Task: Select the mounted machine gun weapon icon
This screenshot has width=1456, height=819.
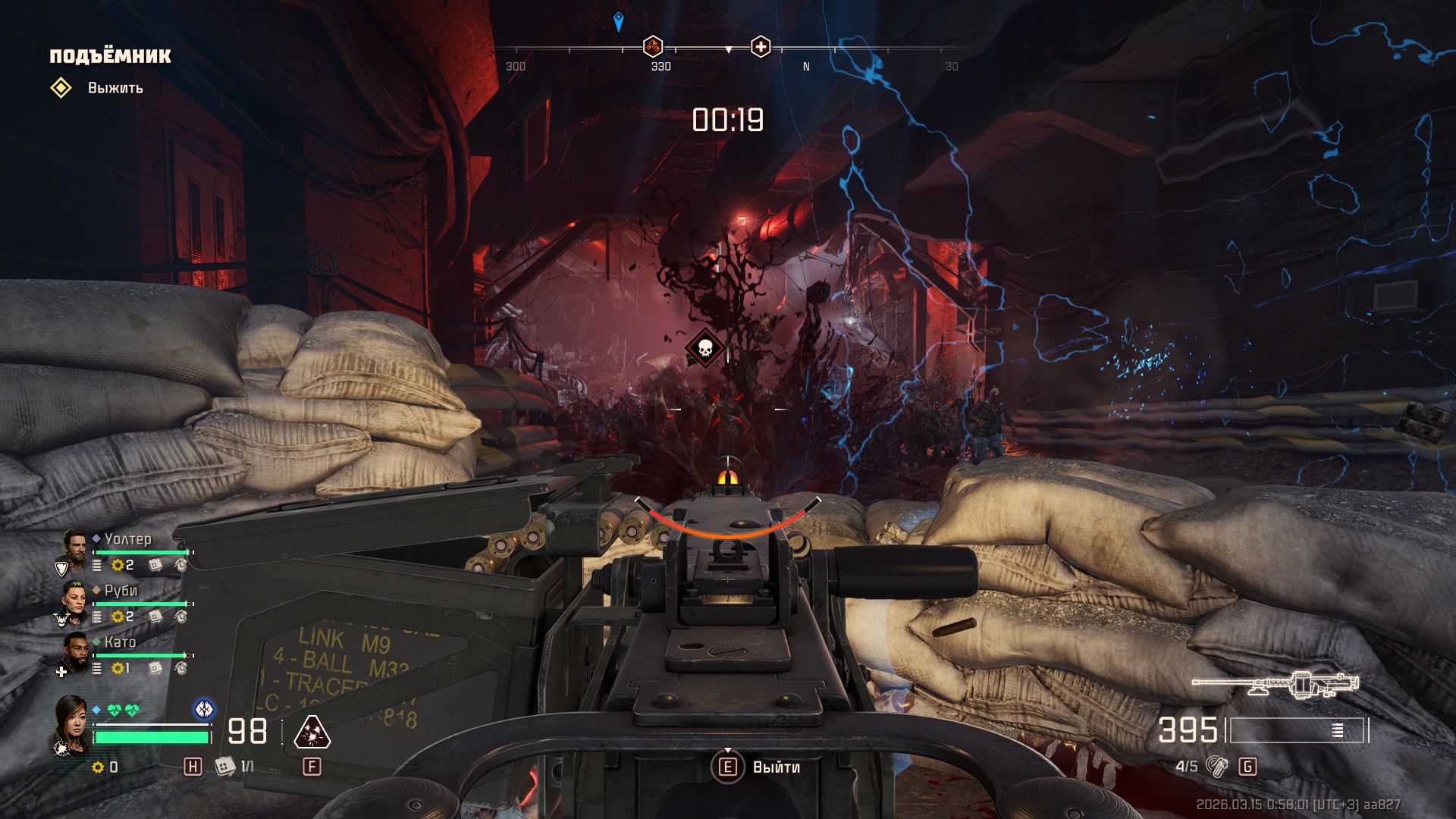Action: (1276, 684)
